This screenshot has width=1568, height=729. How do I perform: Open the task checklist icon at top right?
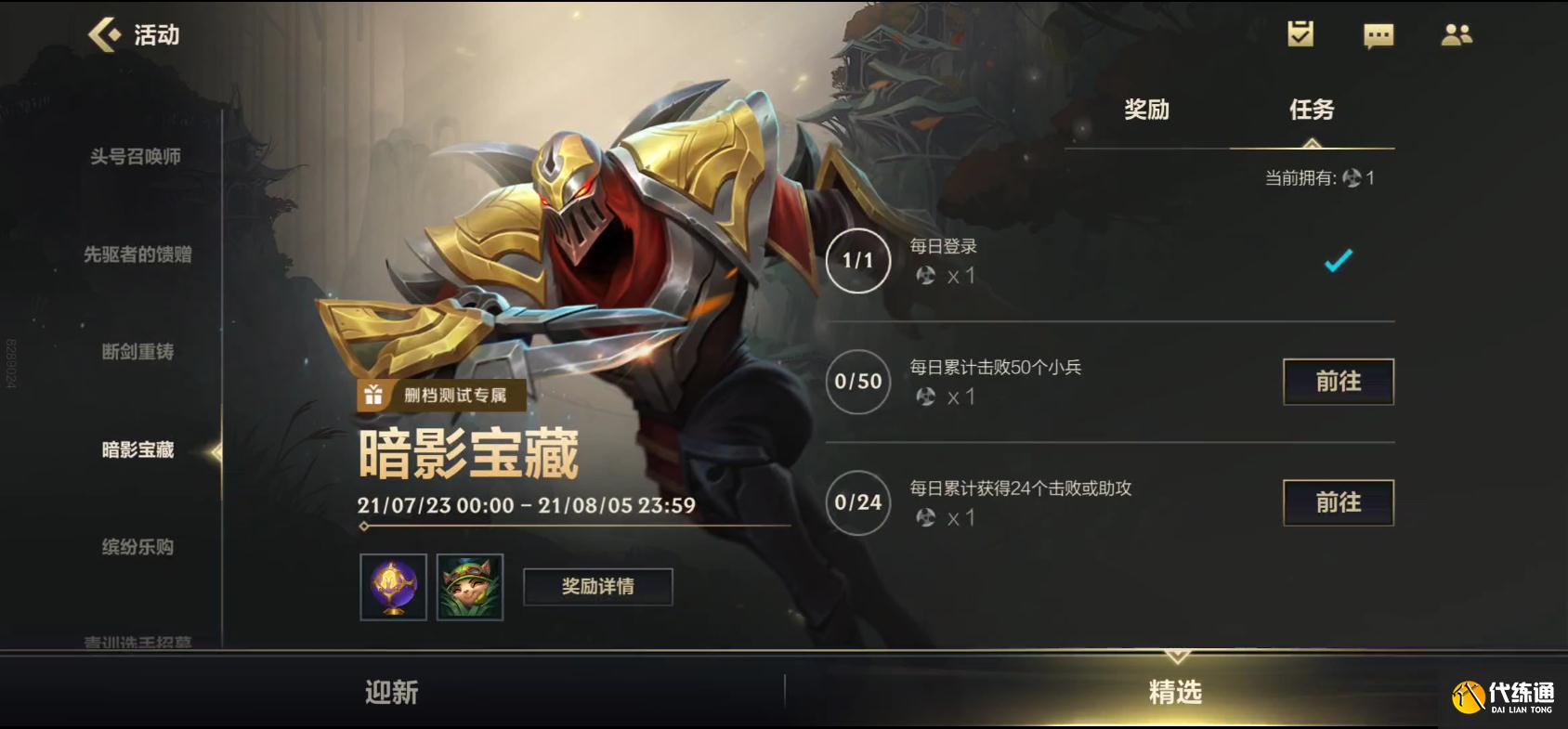click(1300, 34)
